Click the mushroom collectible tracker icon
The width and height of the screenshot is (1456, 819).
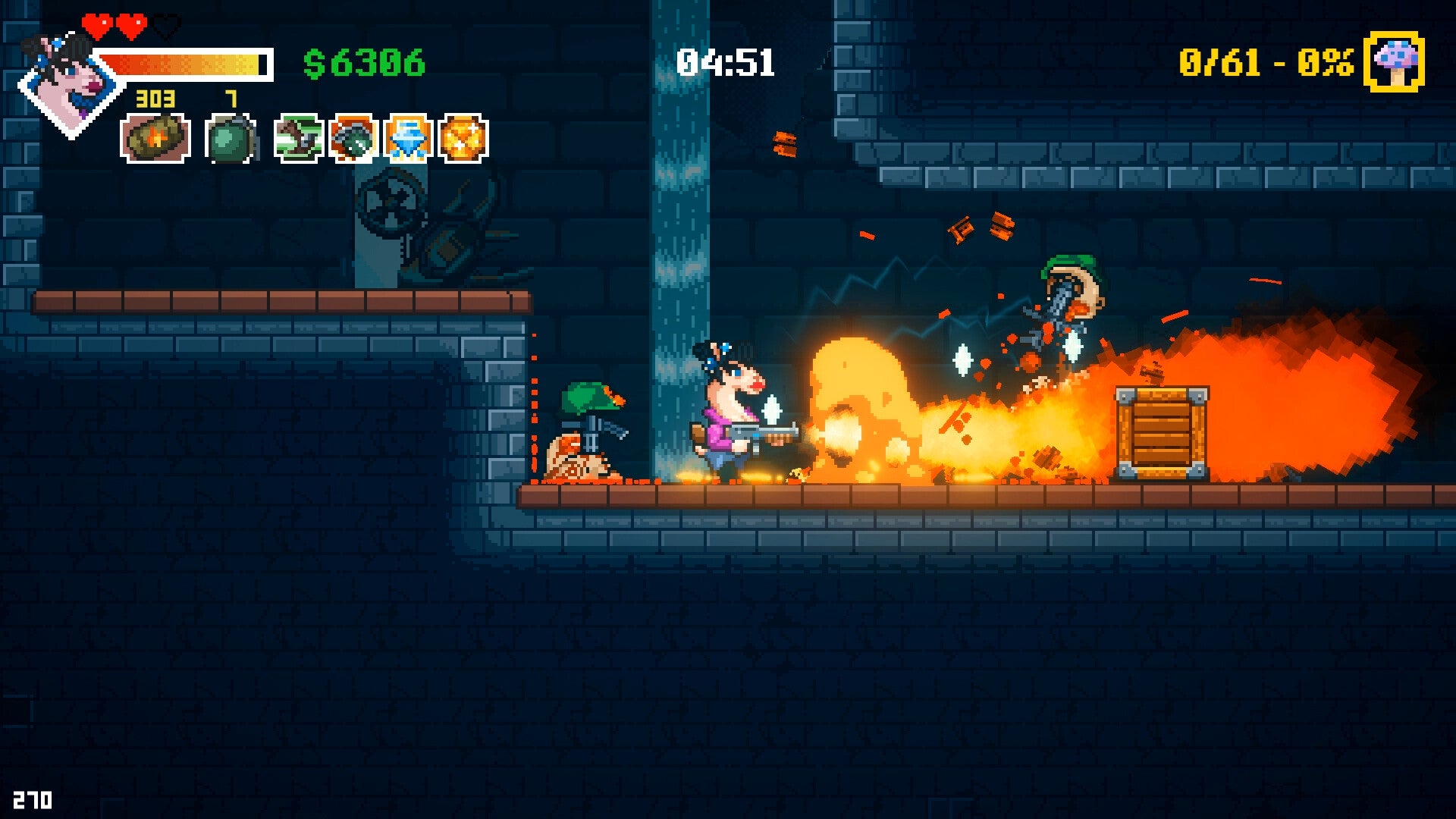[1394, 62]
